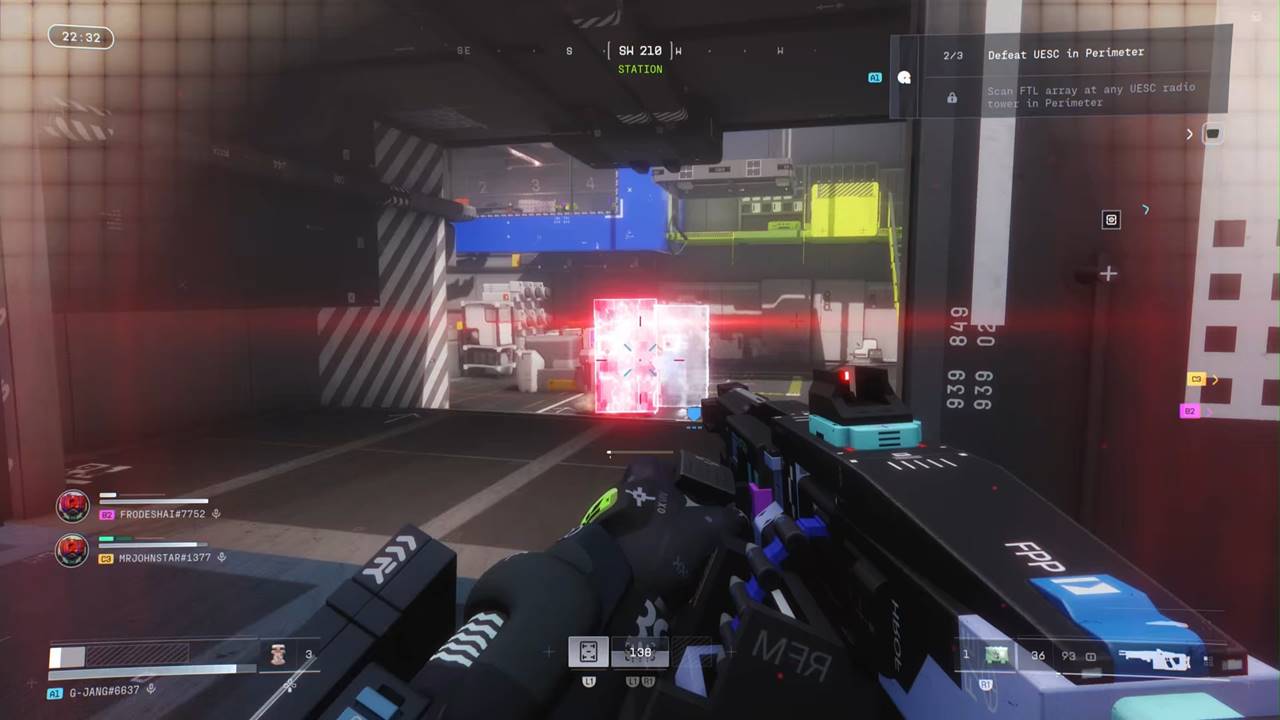Viewport: 1280px width, 720px height.
Task: Select the green grenade equipment slot
Action: click(x=996, y=655)
